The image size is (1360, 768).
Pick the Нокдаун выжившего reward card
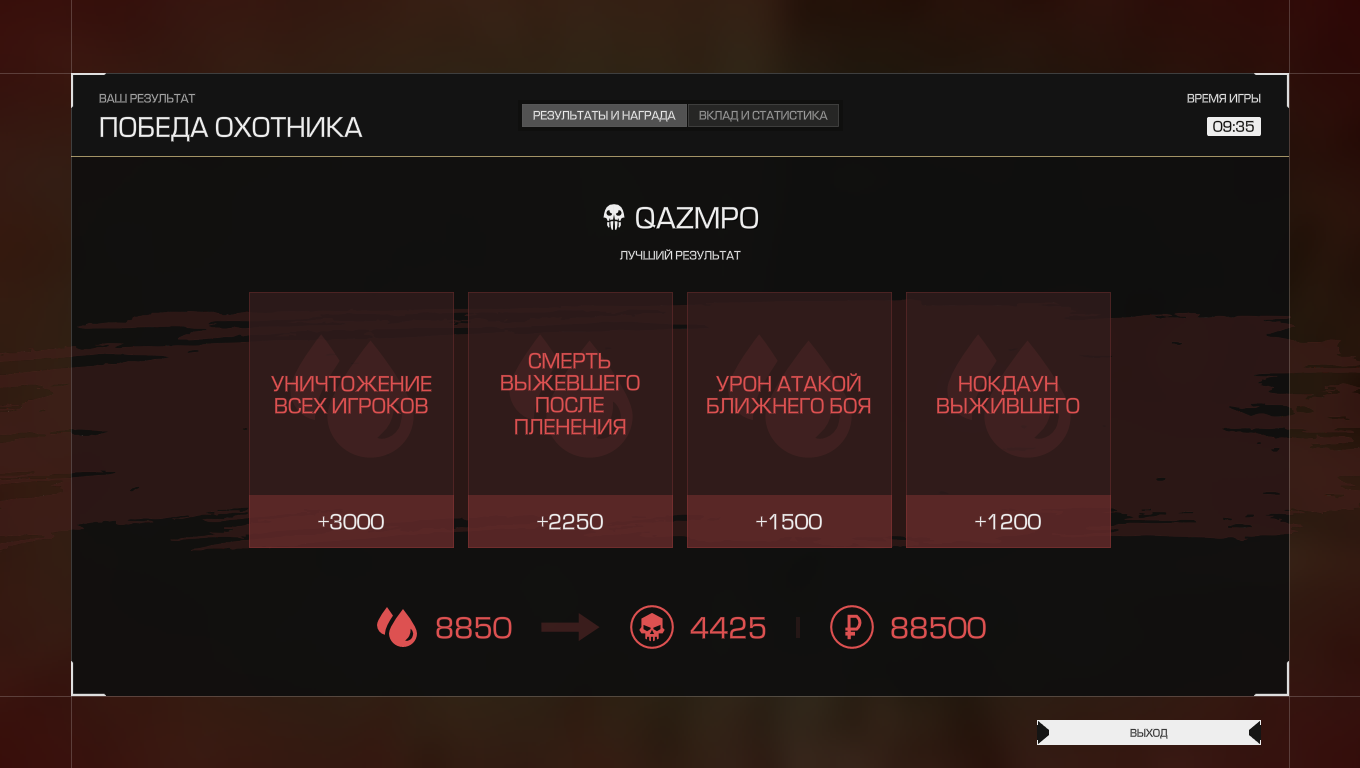pos(1008,420)
